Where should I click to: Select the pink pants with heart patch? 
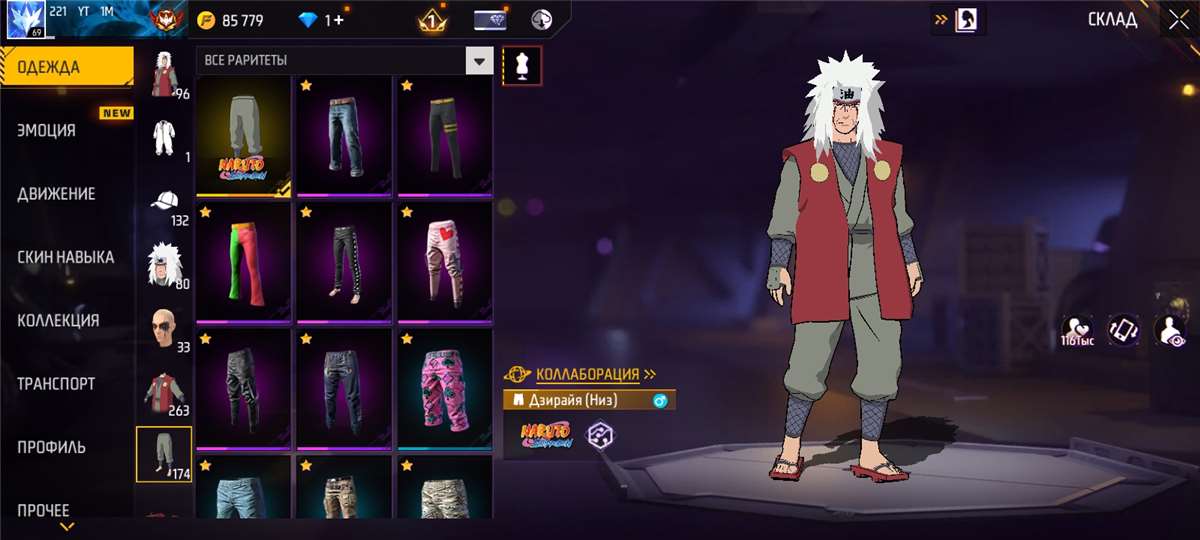[x=444, y=261]
